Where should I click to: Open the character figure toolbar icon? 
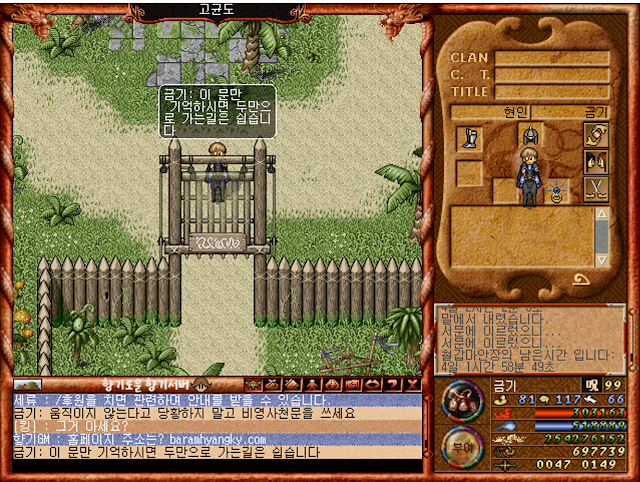tap(309, 384)
